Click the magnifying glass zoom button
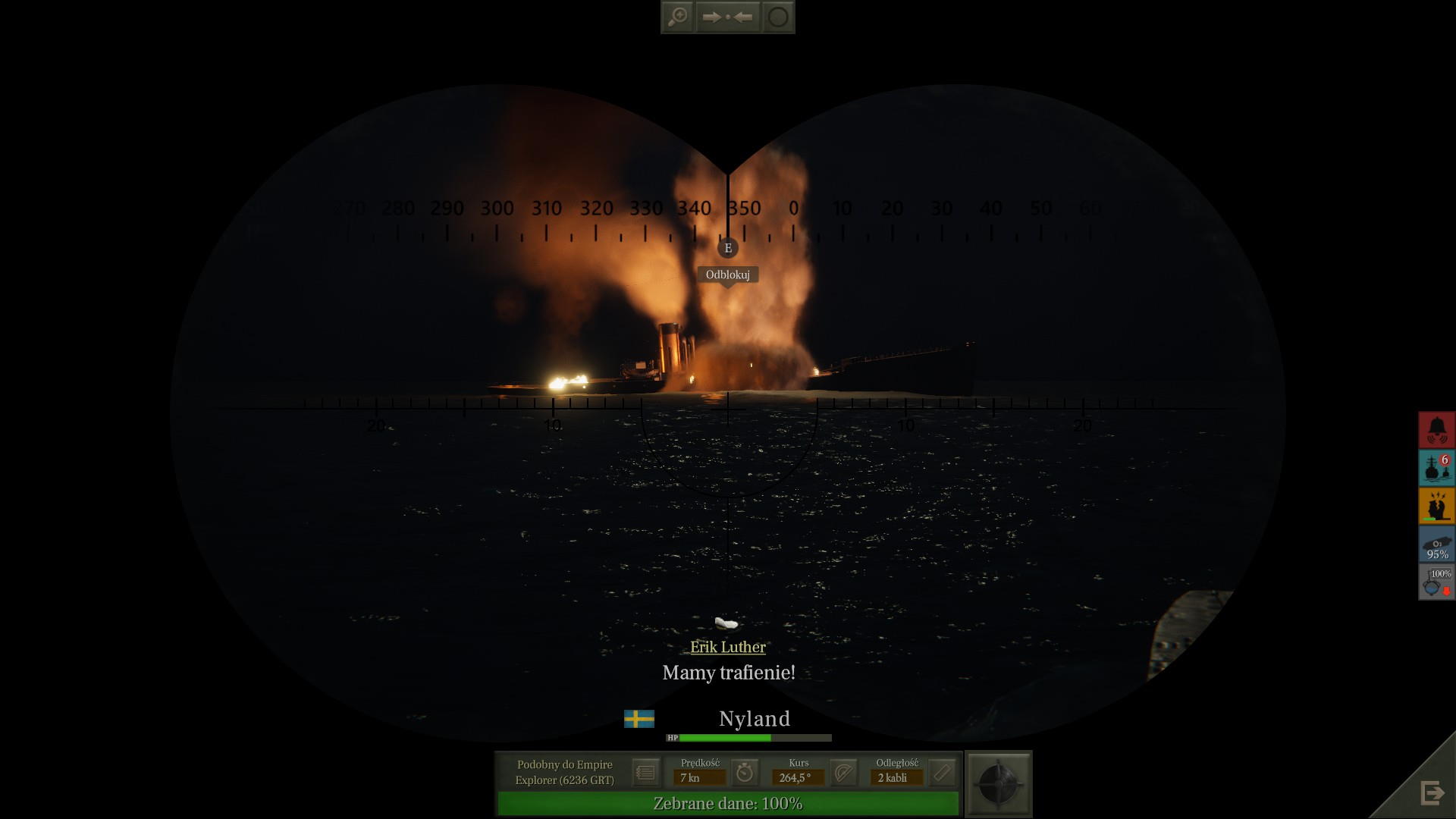This screenshot has width=1456, height=819. [x=677, y=17]
